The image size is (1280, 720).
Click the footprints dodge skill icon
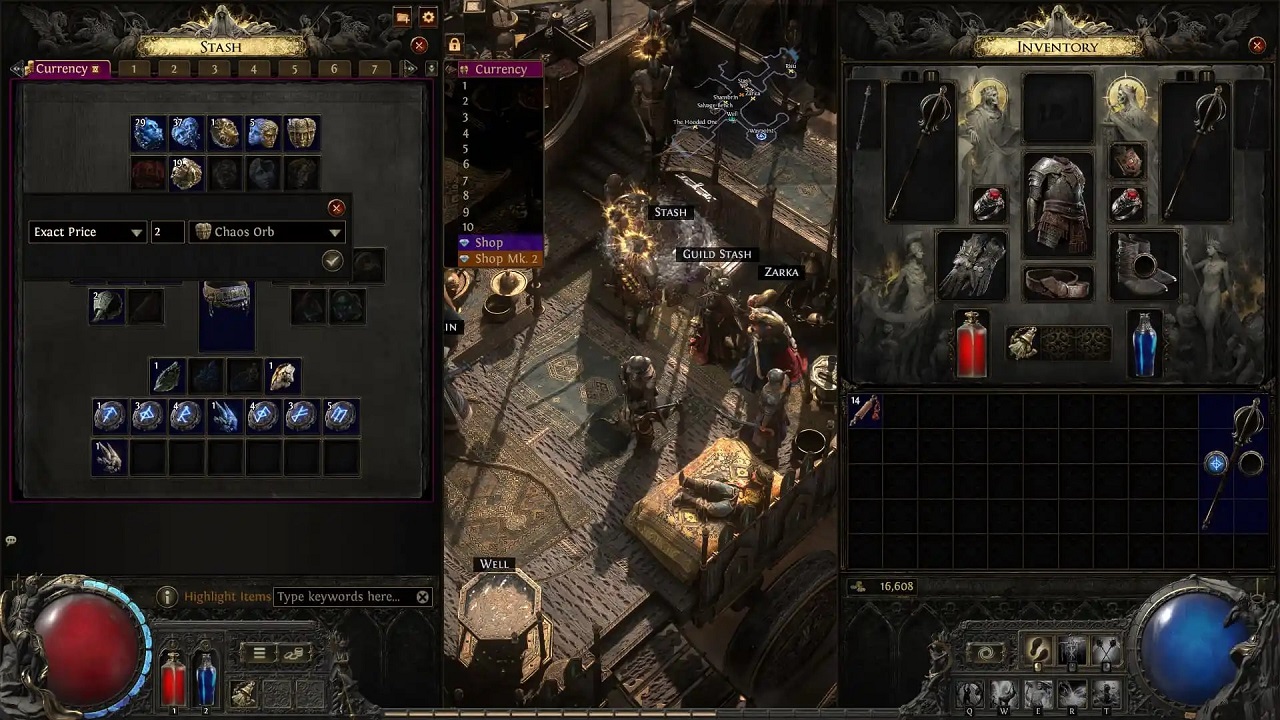[1038, 650]
